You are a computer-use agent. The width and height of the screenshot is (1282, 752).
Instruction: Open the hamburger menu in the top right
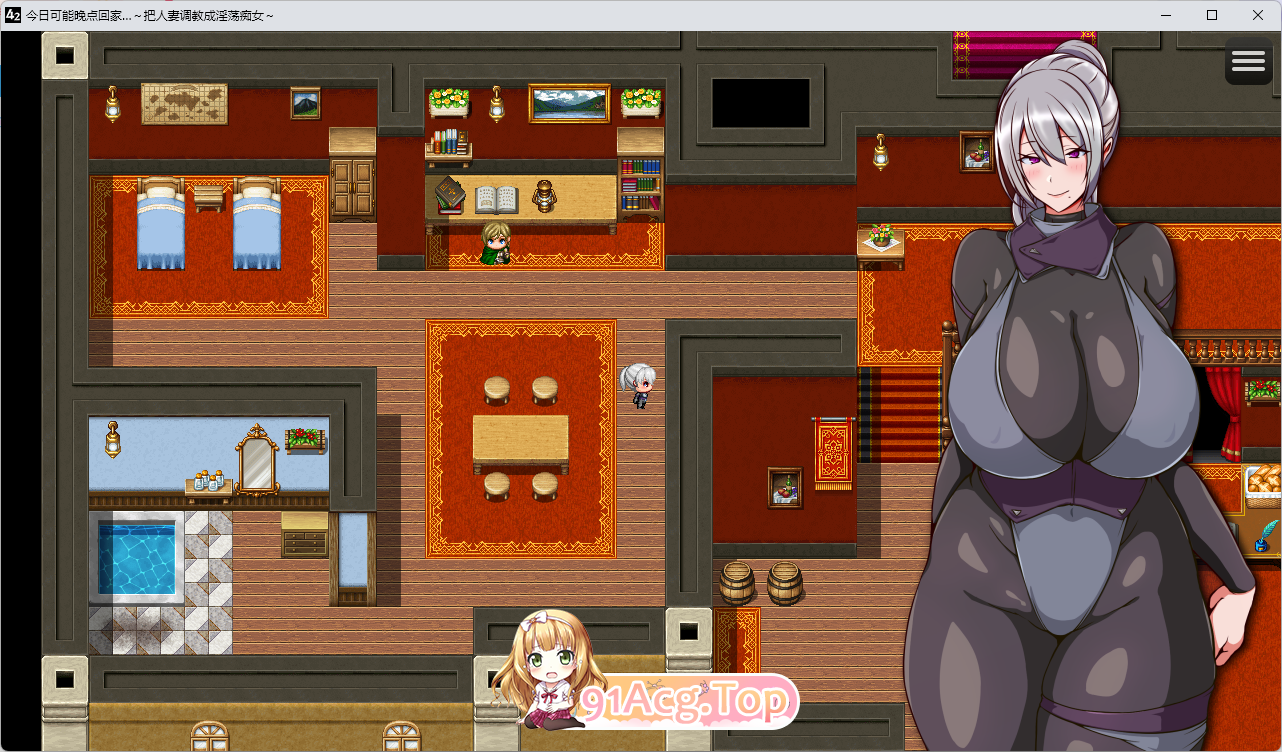(1247, 61)
